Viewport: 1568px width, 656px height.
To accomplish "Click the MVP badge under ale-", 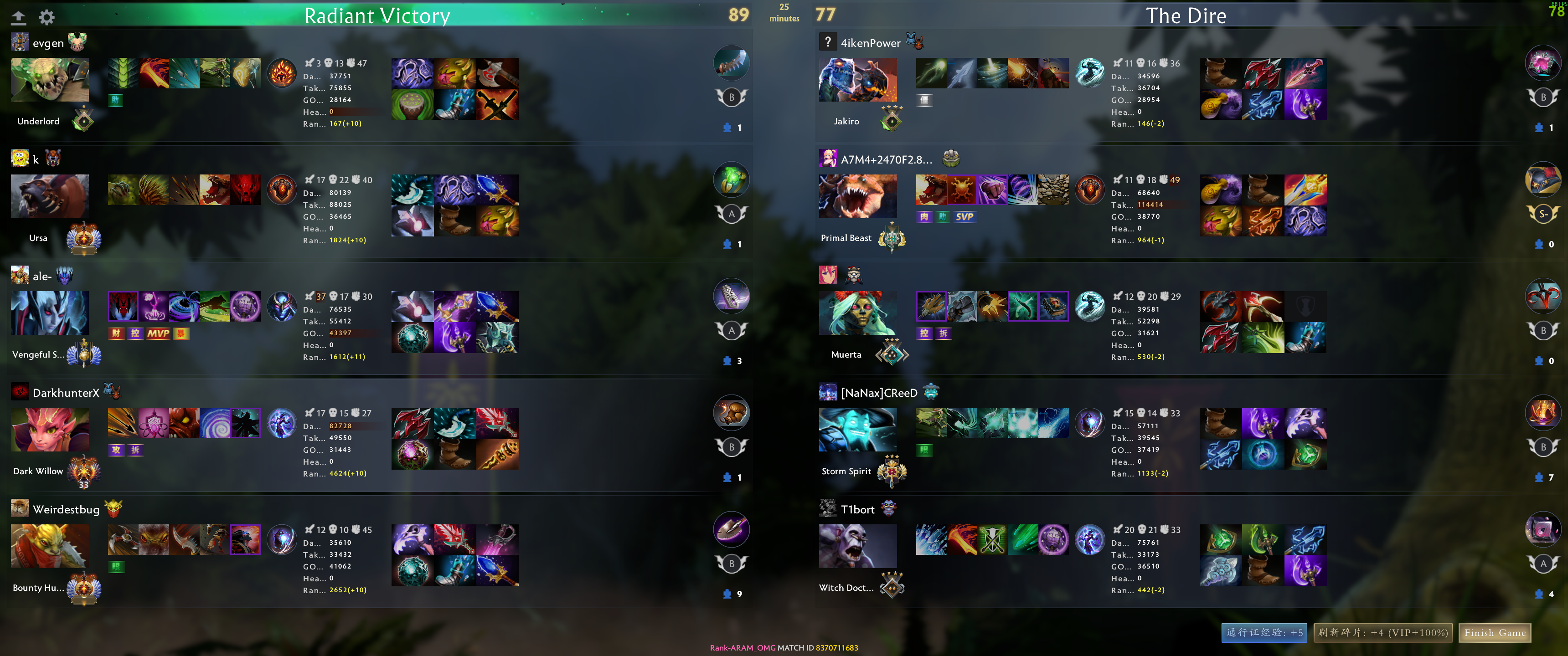I will click(158, 333).
